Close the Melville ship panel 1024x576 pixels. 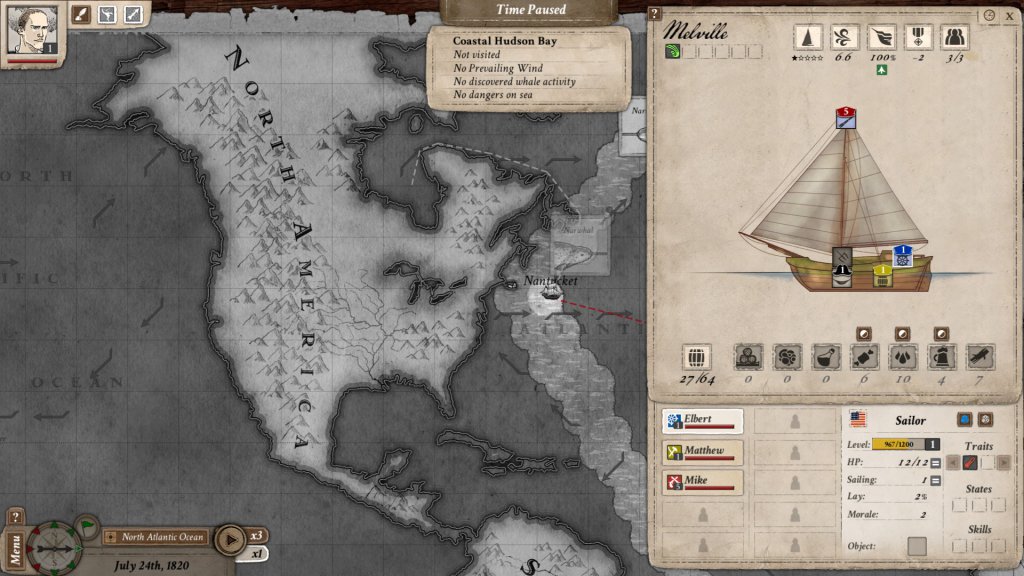point(1007,16)
